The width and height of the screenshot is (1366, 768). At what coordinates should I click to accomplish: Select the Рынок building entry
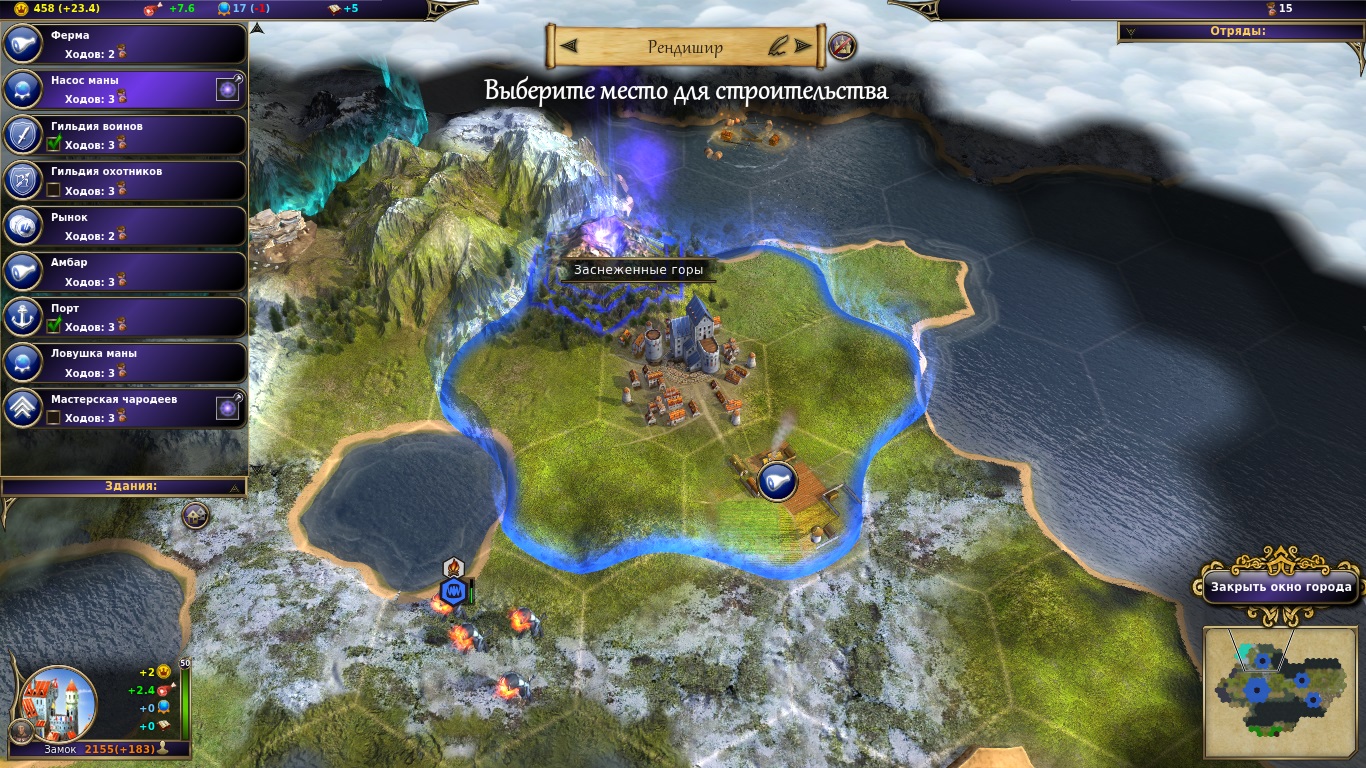click(x=124, y=226)
